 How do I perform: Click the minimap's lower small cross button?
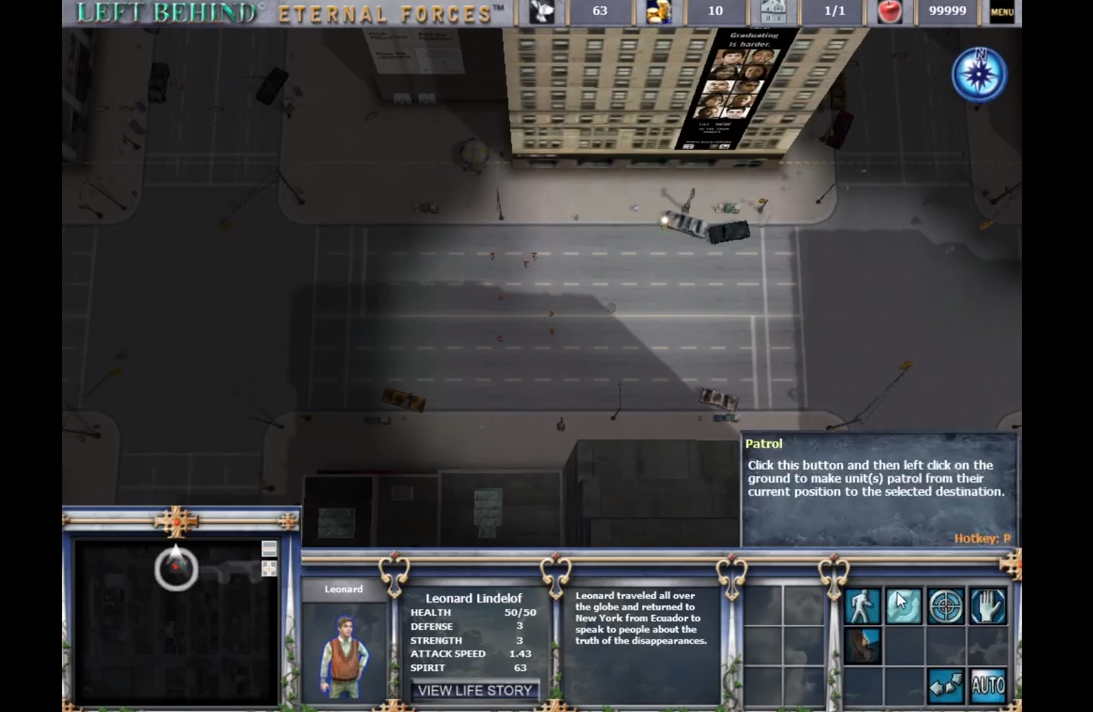click(269, 568)
